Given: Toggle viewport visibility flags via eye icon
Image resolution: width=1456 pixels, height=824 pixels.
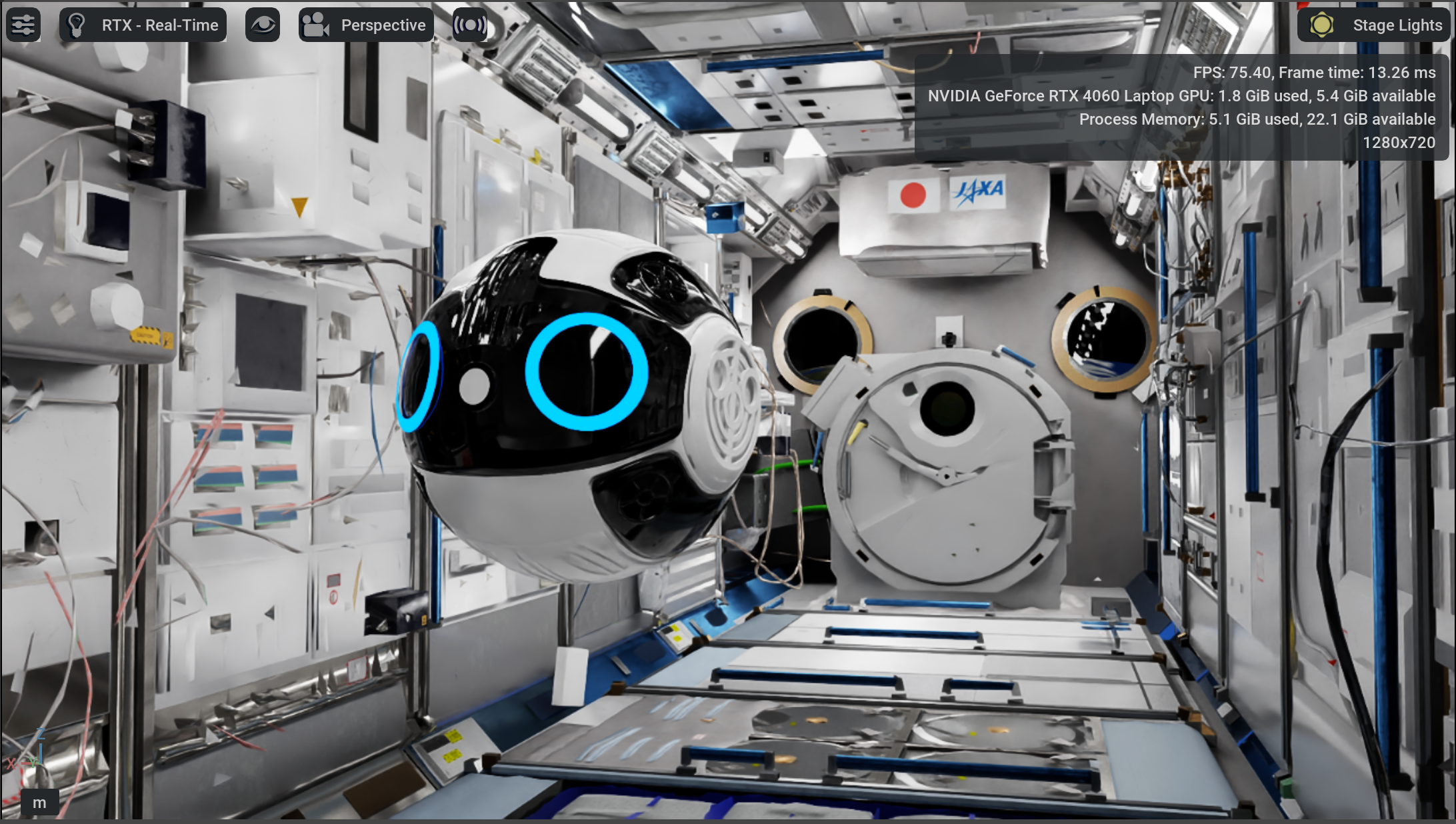Looking at the screenshot, I should 263,25.
